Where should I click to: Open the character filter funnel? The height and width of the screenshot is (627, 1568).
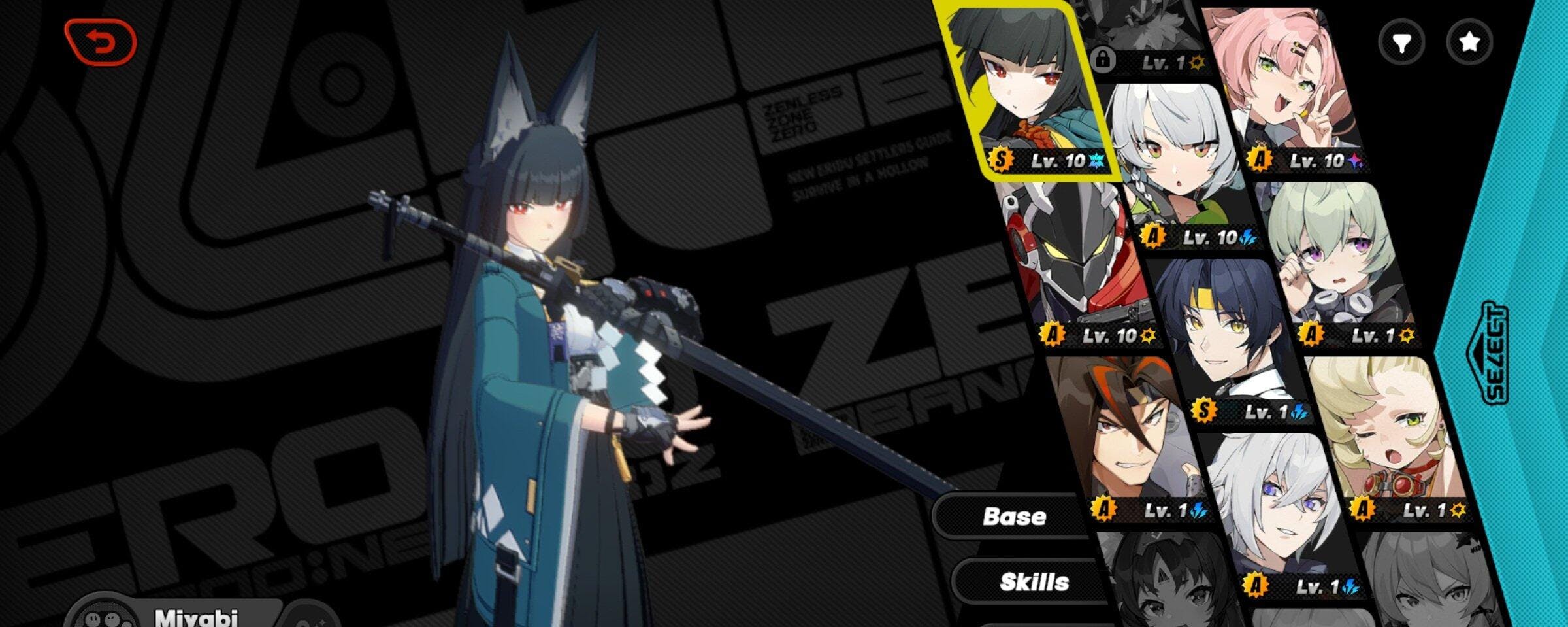(x=1401, y=42)
